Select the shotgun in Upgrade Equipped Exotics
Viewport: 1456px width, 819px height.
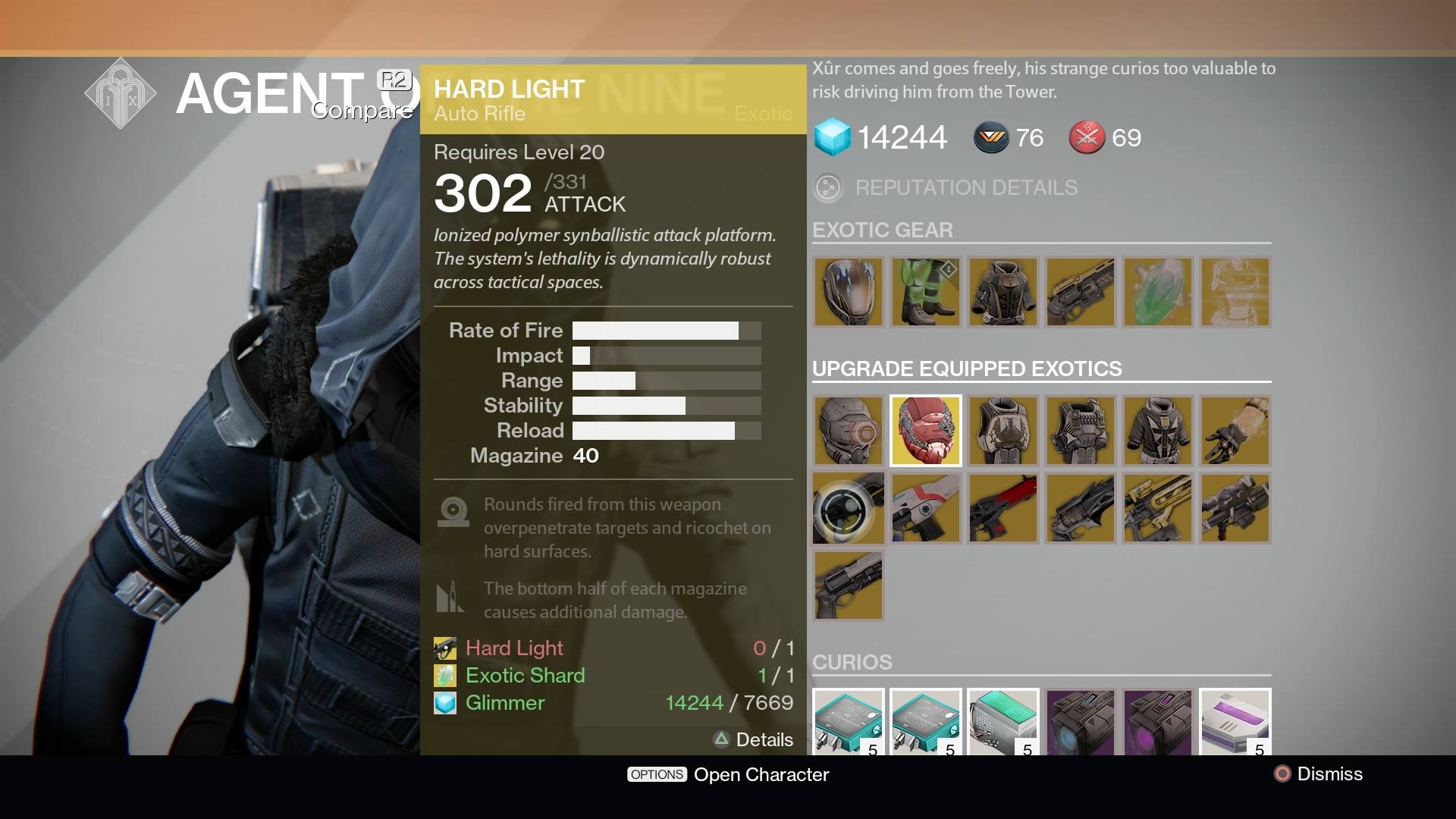tap(848, 585)
